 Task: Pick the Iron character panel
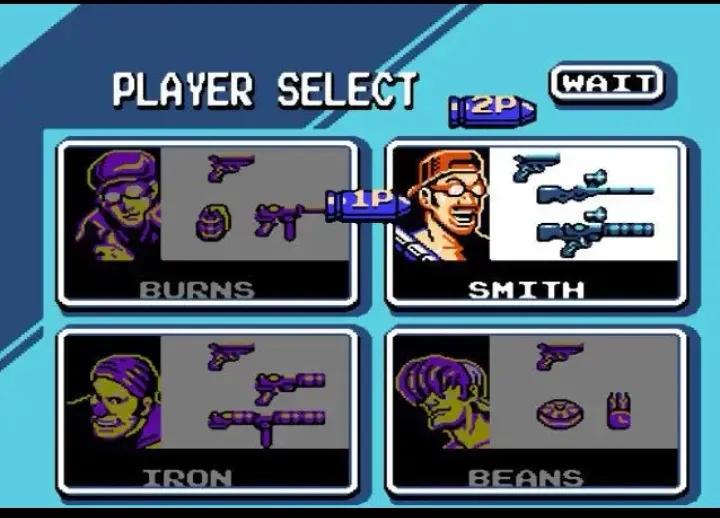(206, 411)
